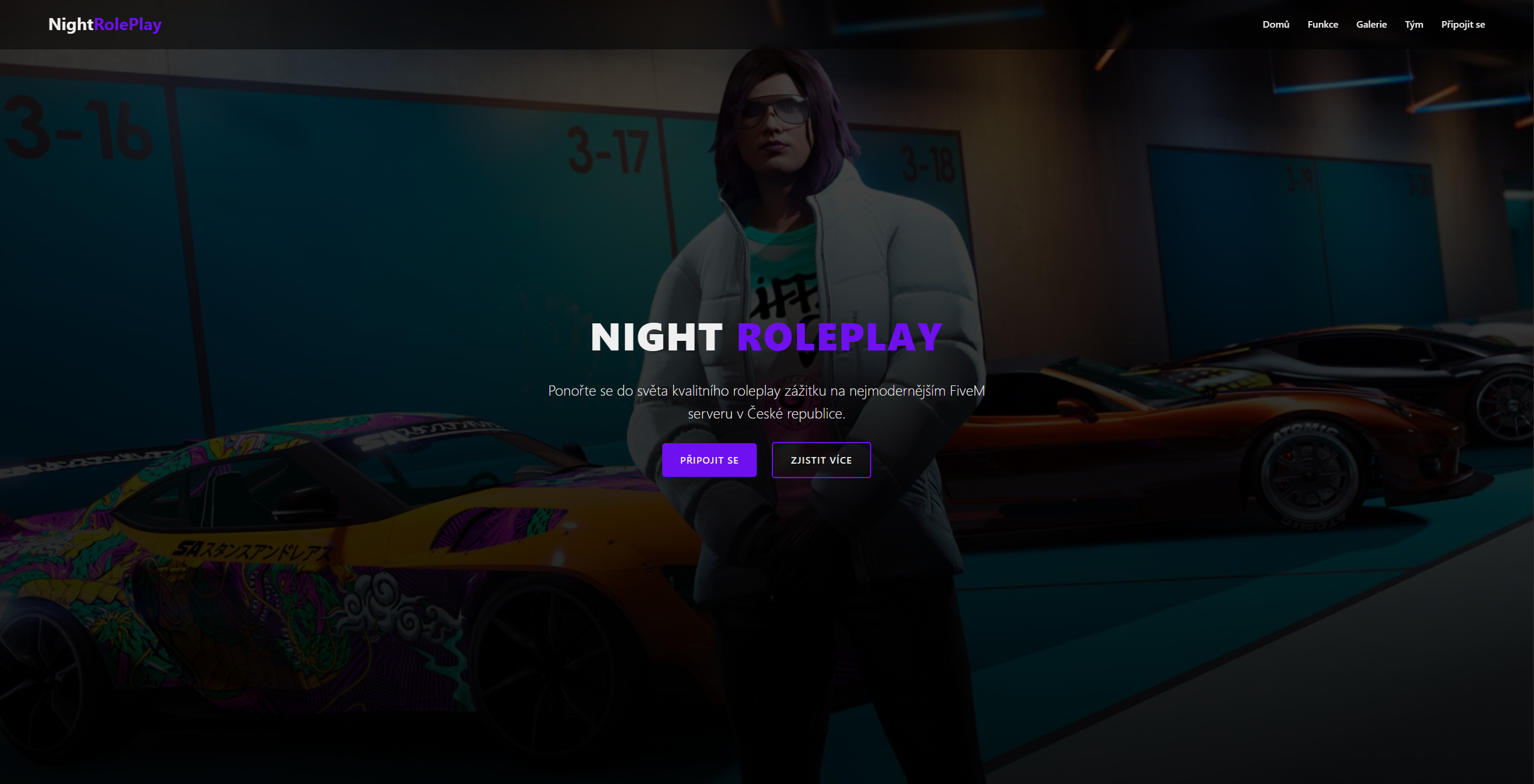The width and height of the screenshot is (1534, 784).
Task: Open the Galerie section from navbar
Action: pyautogui.click(x=1371, y=24)
